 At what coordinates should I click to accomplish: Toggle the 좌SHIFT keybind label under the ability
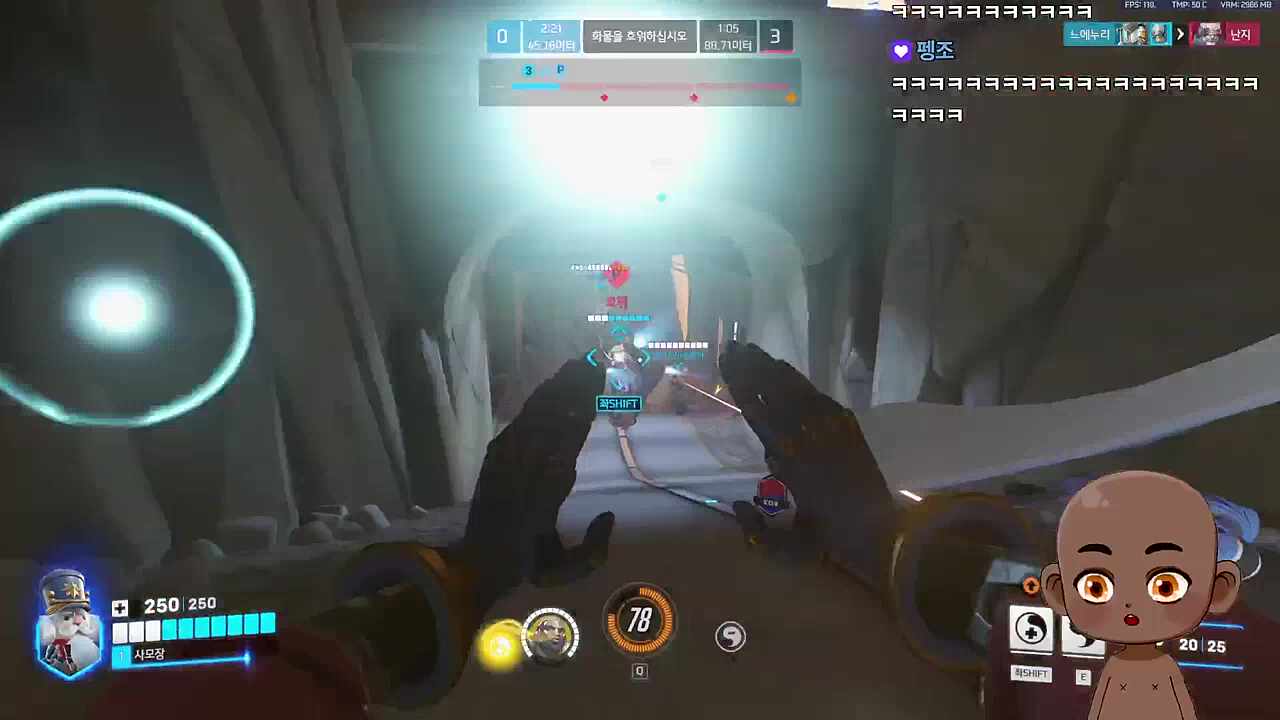(1031, 674)
